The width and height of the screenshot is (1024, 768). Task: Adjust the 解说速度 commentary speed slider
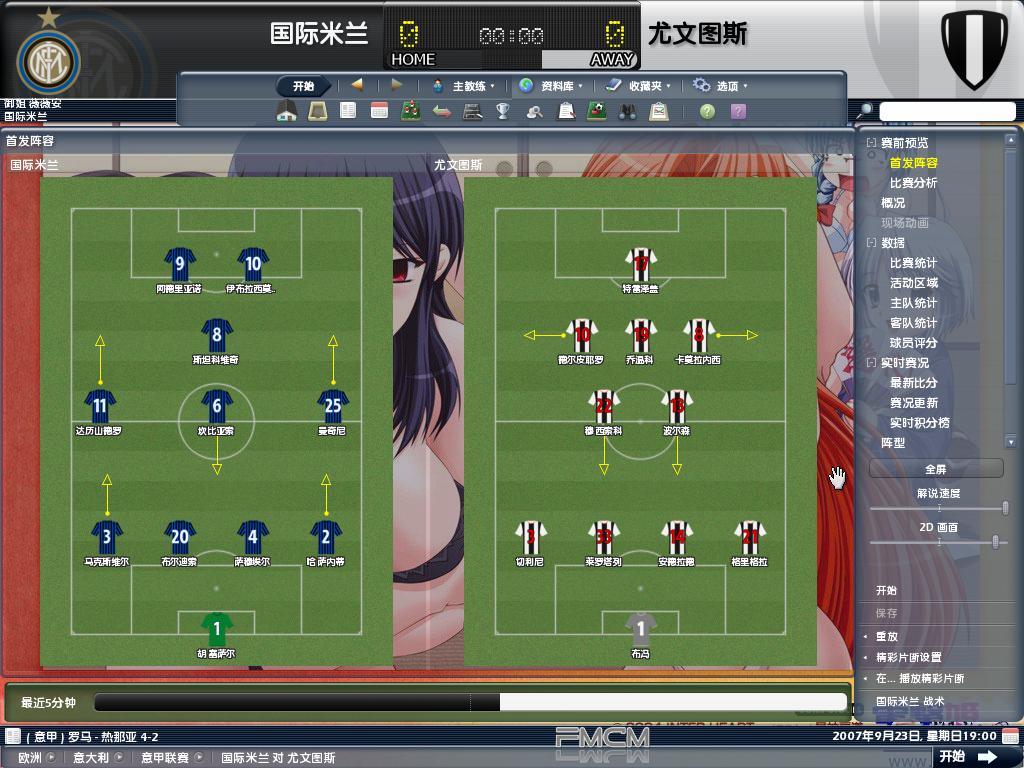[1004, 509]
